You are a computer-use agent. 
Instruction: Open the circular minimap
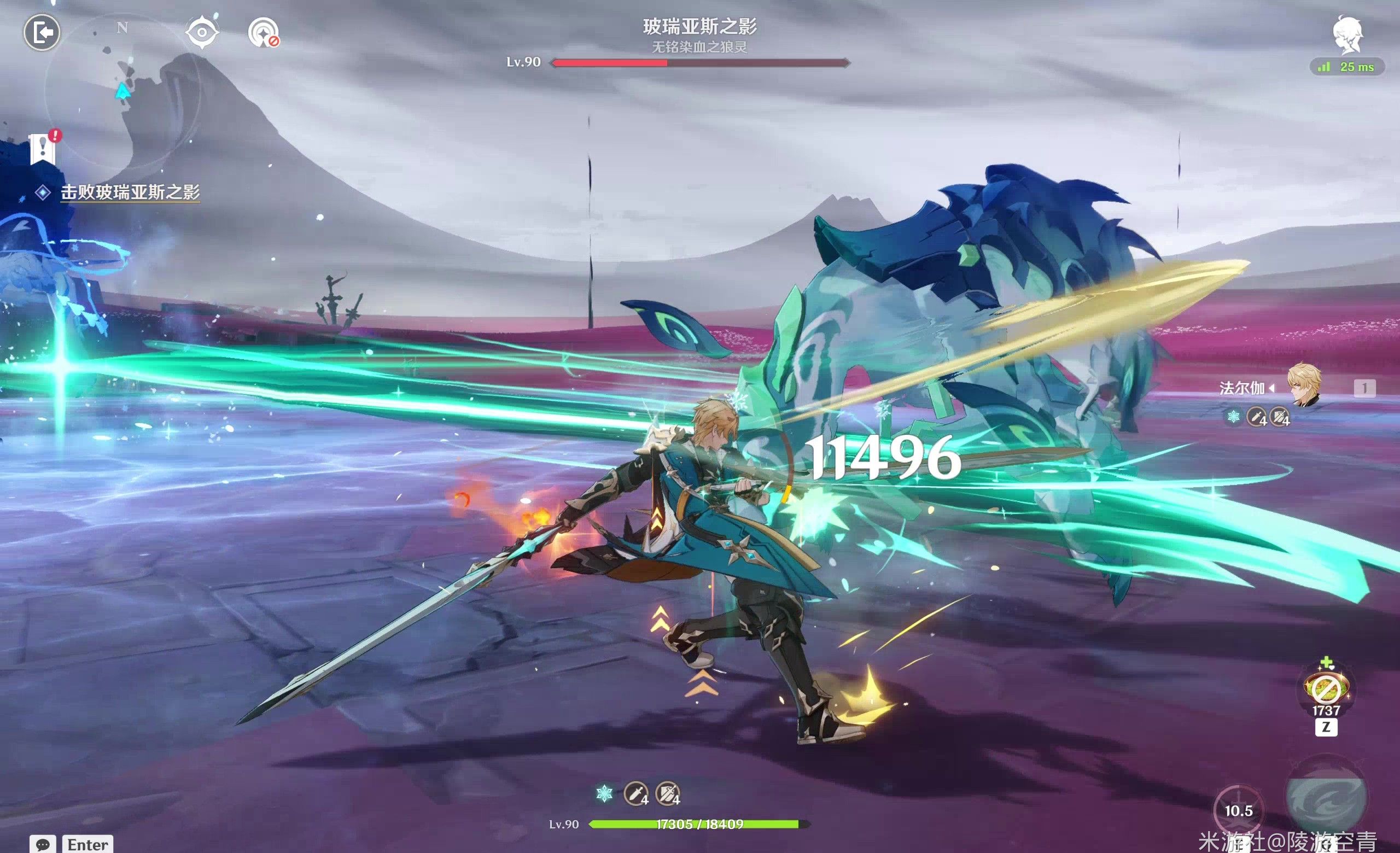121,91
